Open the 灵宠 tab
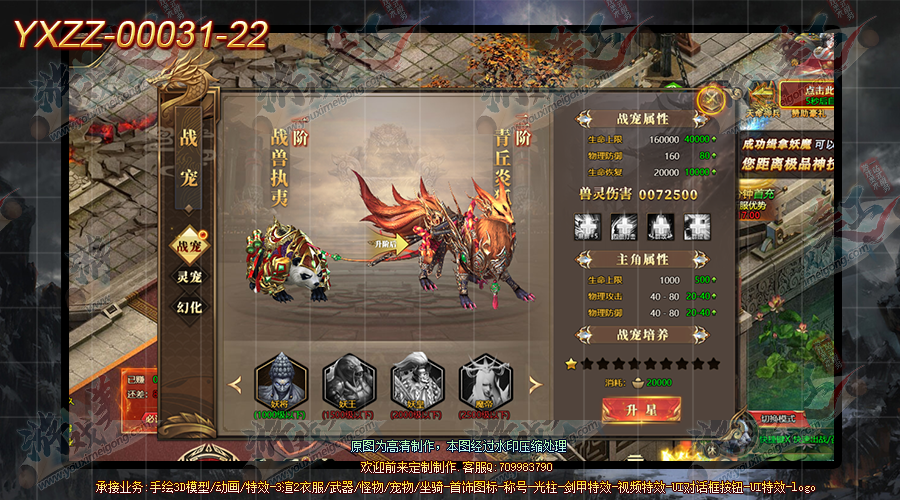This screenshot has width=900, height=500. click(189, 276)
